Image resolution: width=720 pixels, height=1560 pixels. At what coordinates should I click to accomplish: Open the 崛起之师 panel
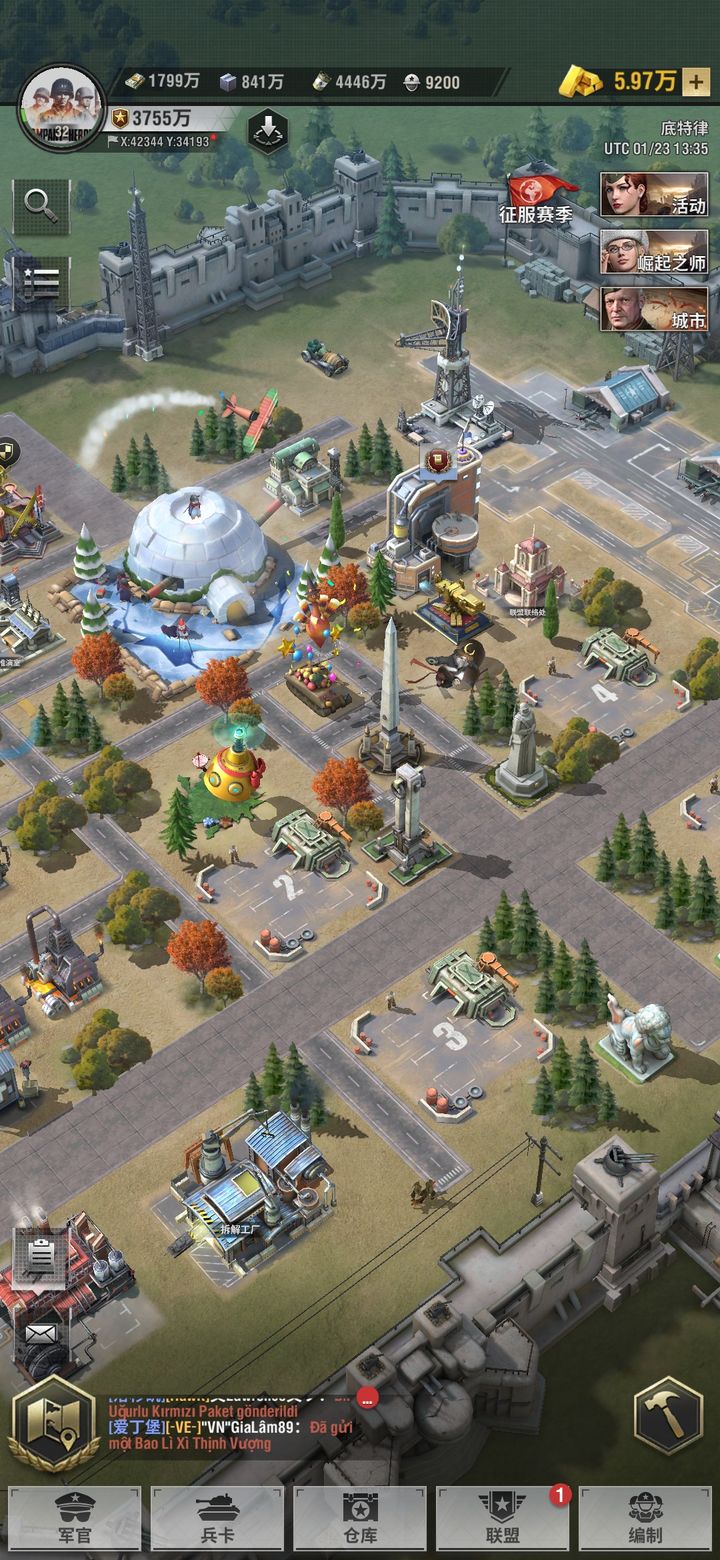[x=654, y=252]
